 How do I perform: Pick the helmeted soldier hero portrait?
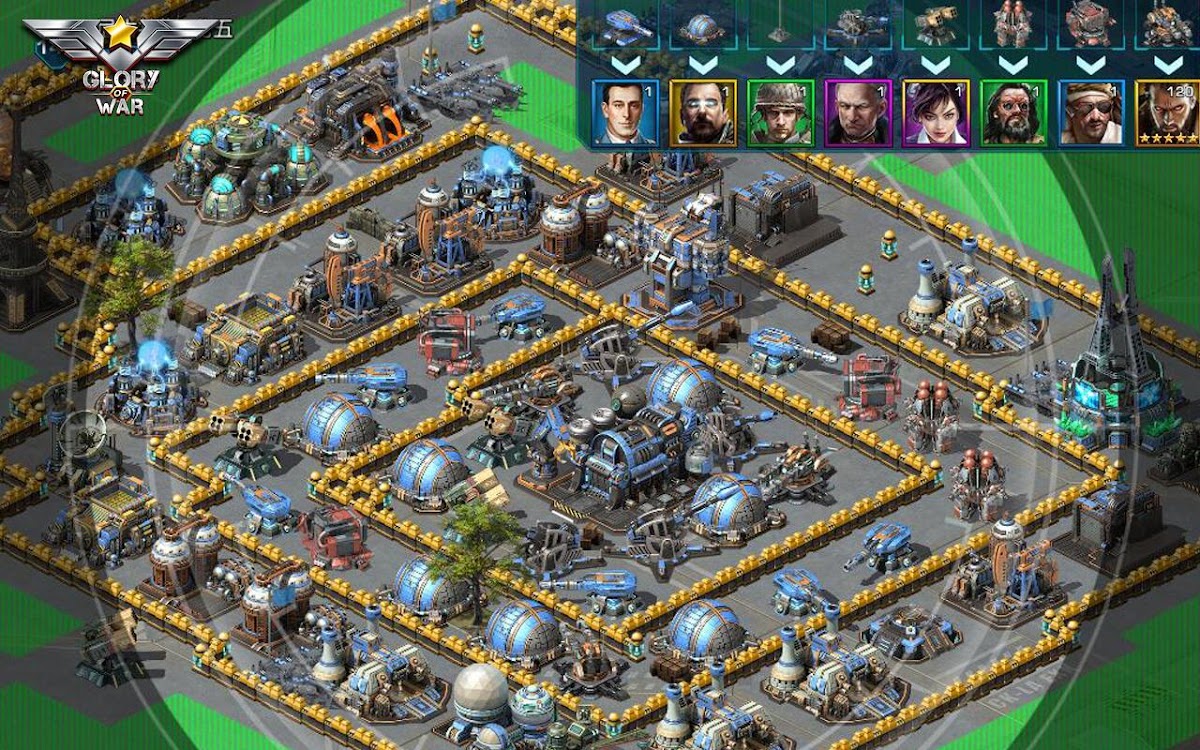780,112
